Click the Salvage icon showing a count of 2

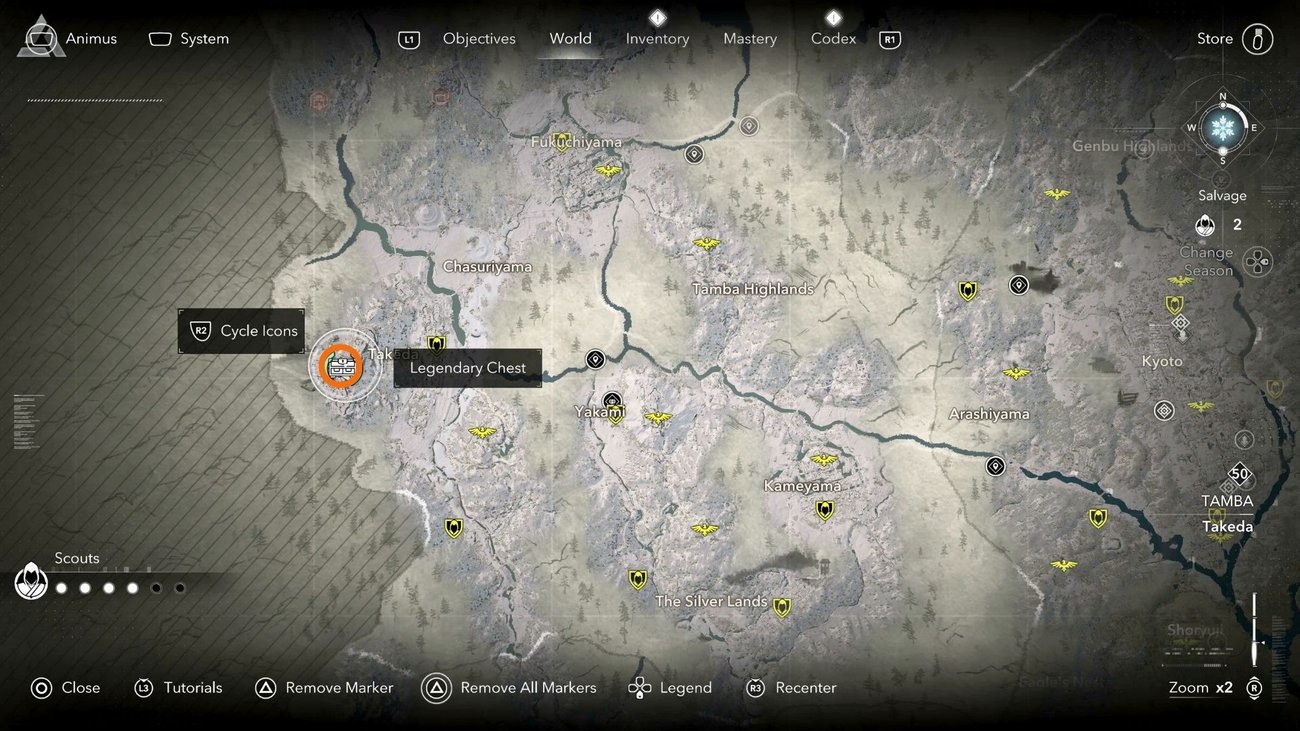pyautogui.click(x=1204, y=225)
